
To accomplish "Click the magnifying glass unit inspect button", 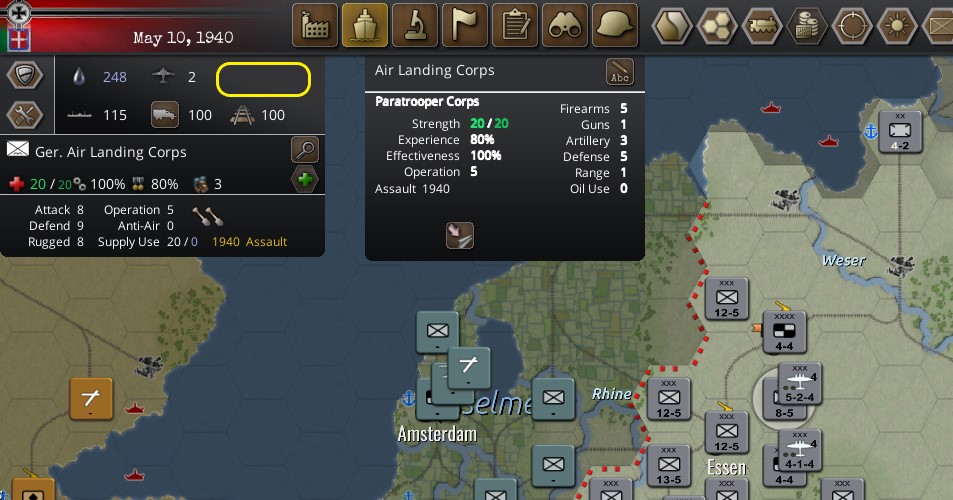I will 305,151.
